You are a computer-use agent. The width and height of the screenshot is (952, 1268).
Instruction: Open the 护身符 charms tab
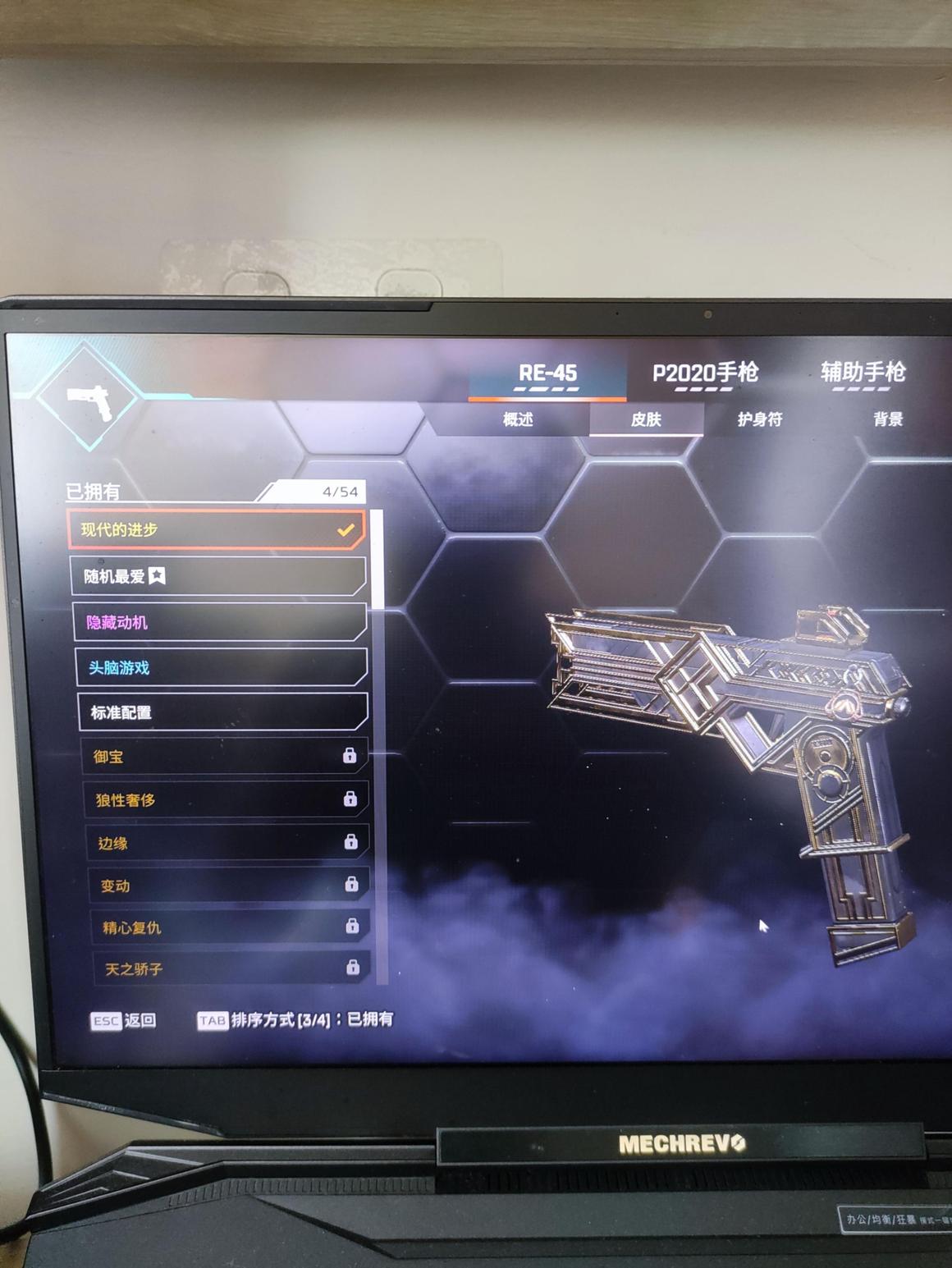tap(759, 419)
